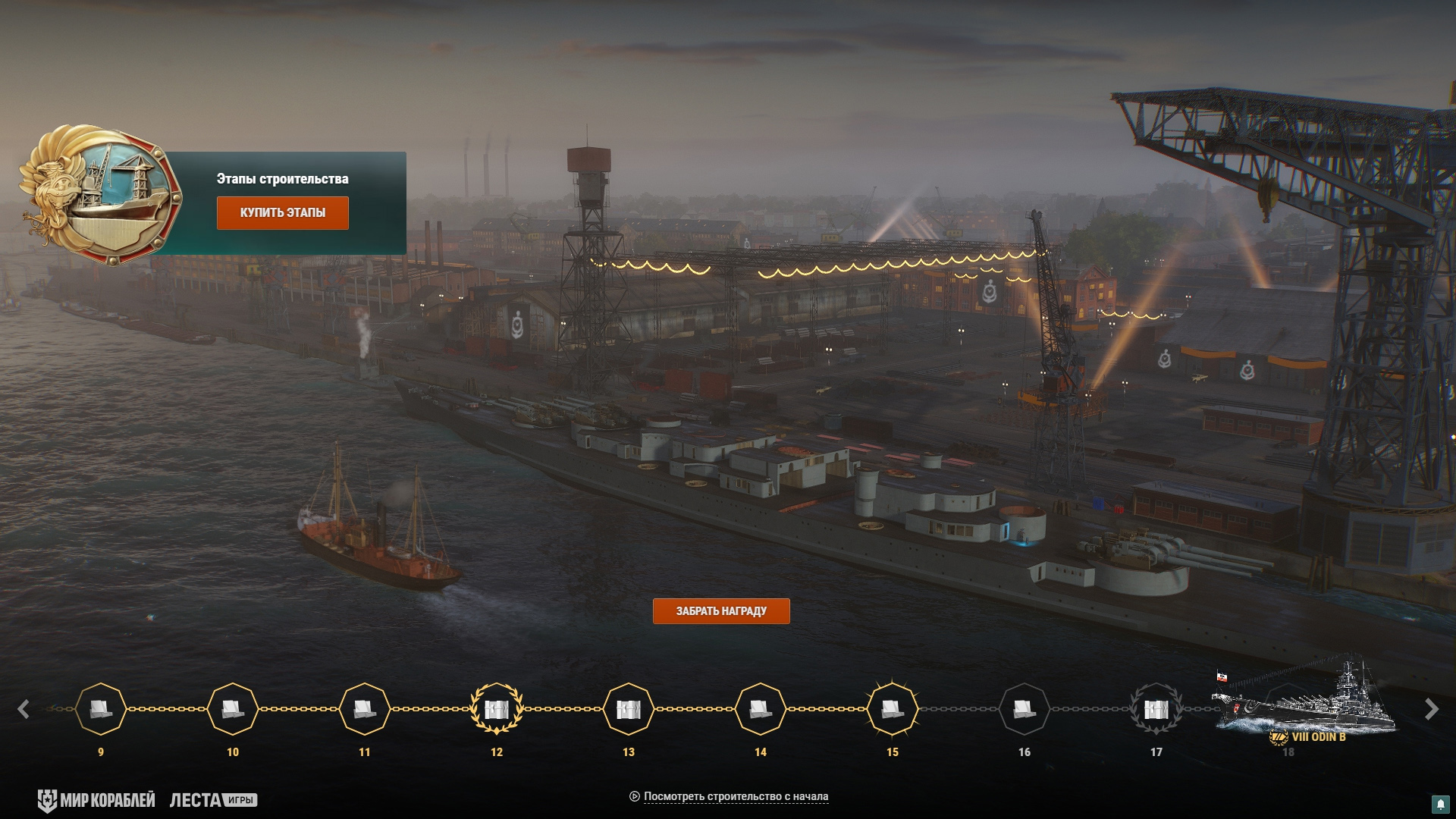1456x819 pixels.
Task: Choose construction stage 14
Action: point(761,709)
